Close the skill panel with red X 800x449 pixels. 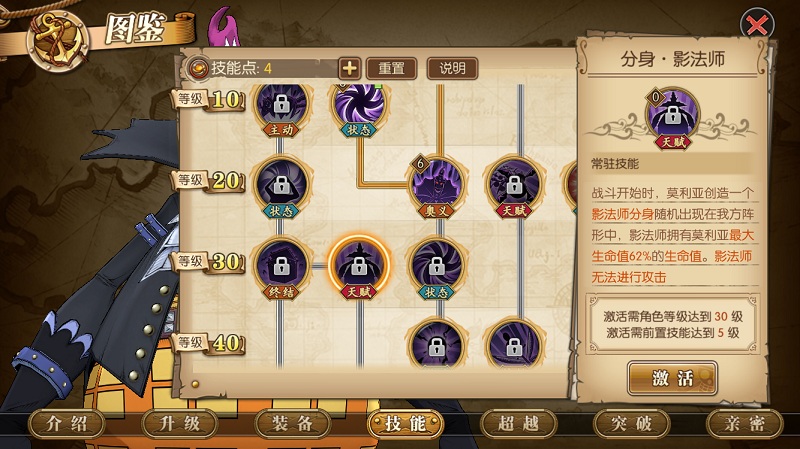point(757,24)
